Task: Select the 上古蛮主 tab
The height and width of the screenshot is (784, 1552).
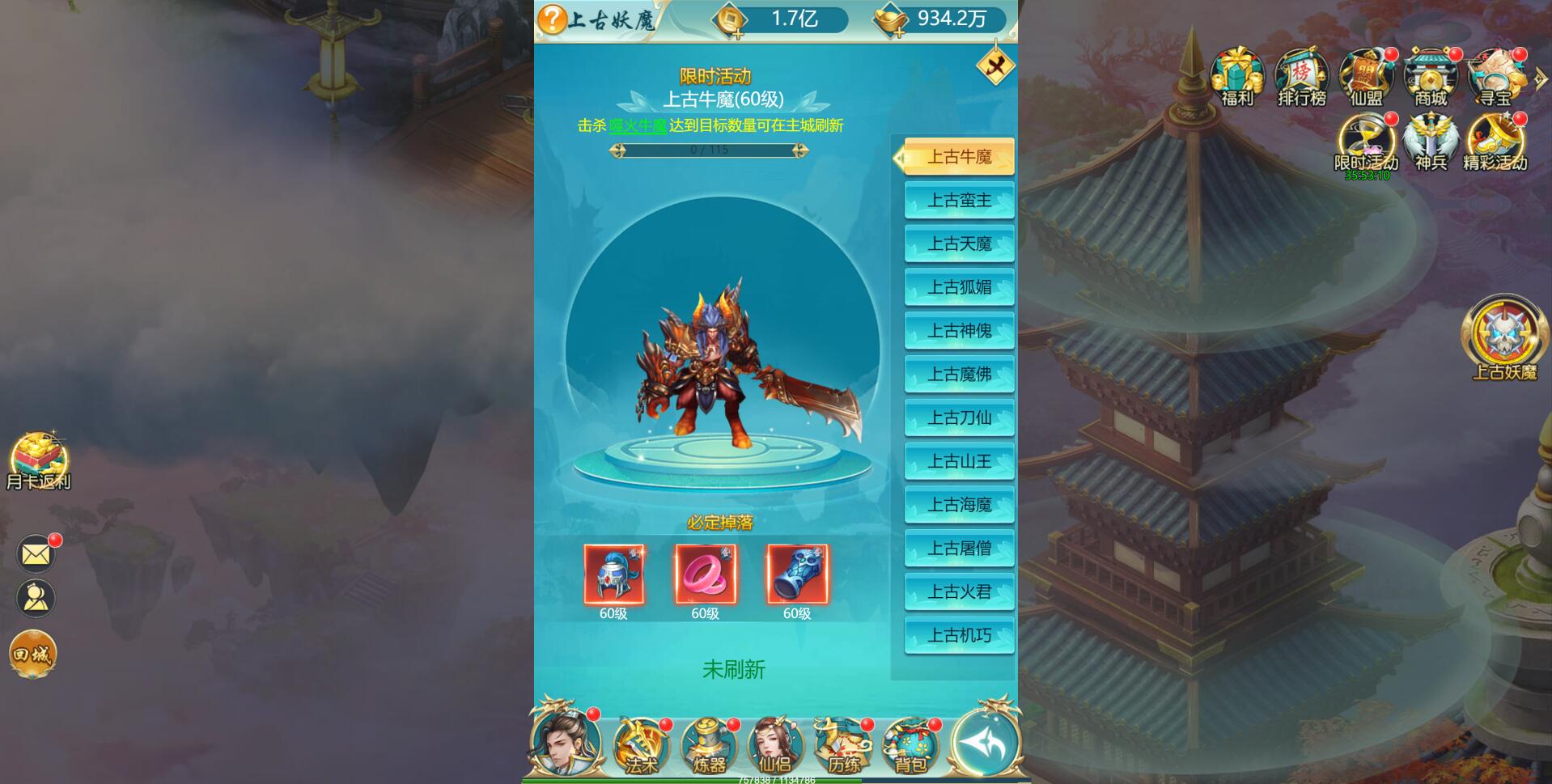Action: point(959,201)
